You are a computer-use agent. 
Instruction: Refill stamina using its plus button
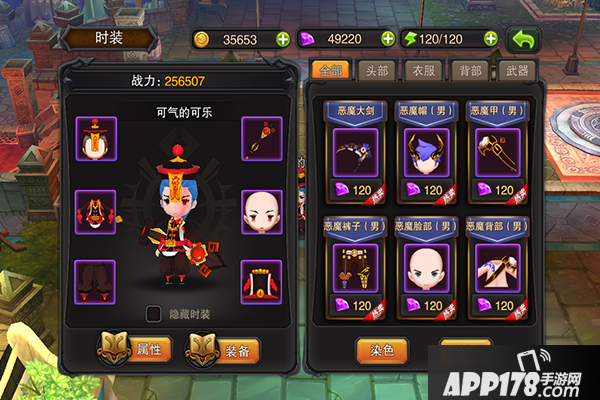tap(491, 39)
